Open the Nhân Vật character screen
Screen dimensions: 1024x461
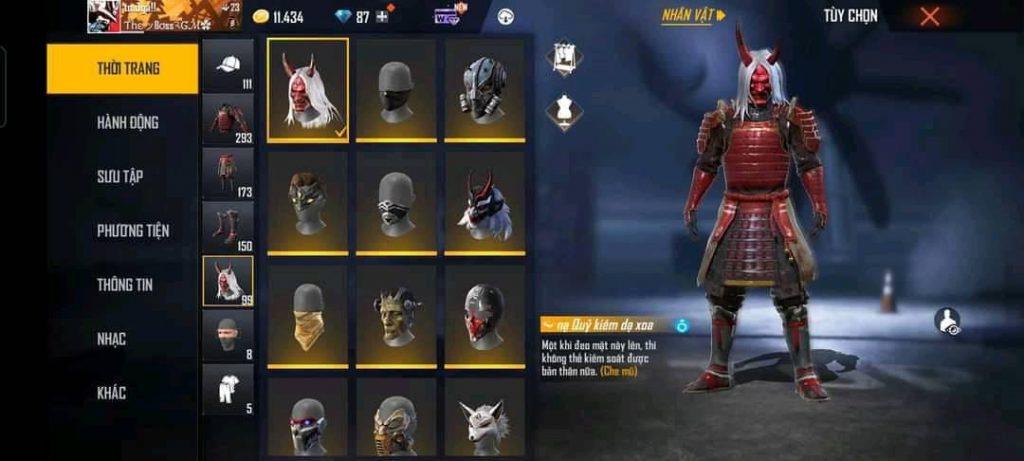click(694, 16)
